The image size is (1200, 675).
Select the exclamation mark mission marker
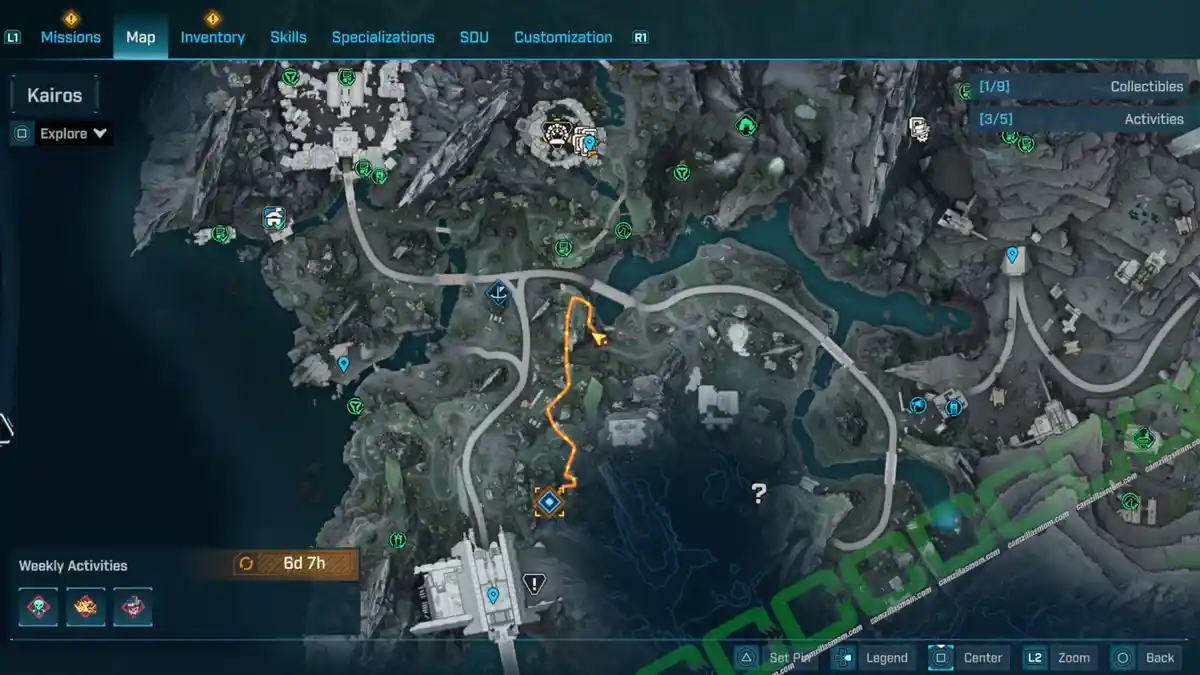[535, 583]
